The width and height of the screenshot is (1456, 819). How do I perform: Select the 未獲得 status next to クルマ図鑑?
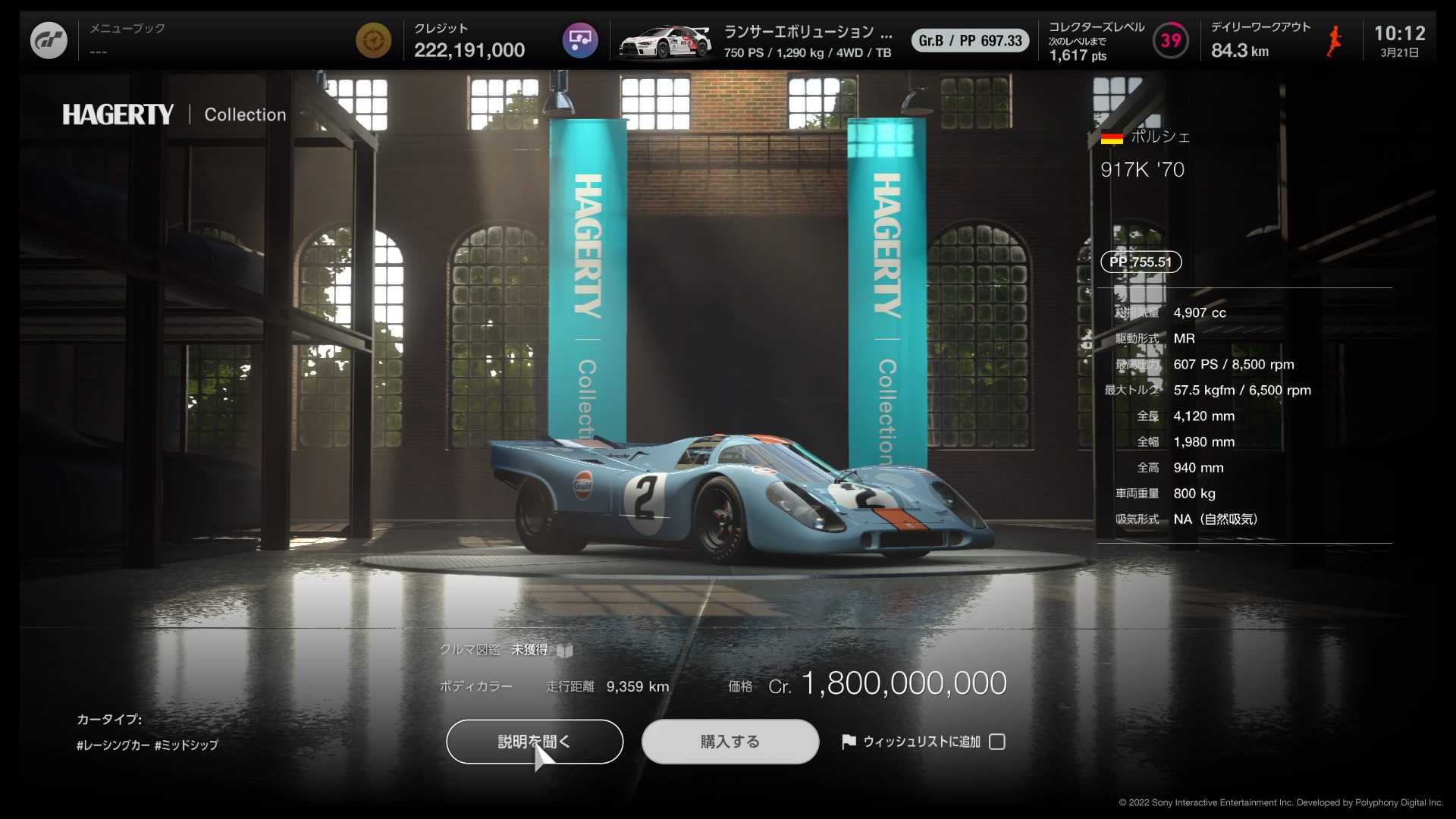pos(530,650)
